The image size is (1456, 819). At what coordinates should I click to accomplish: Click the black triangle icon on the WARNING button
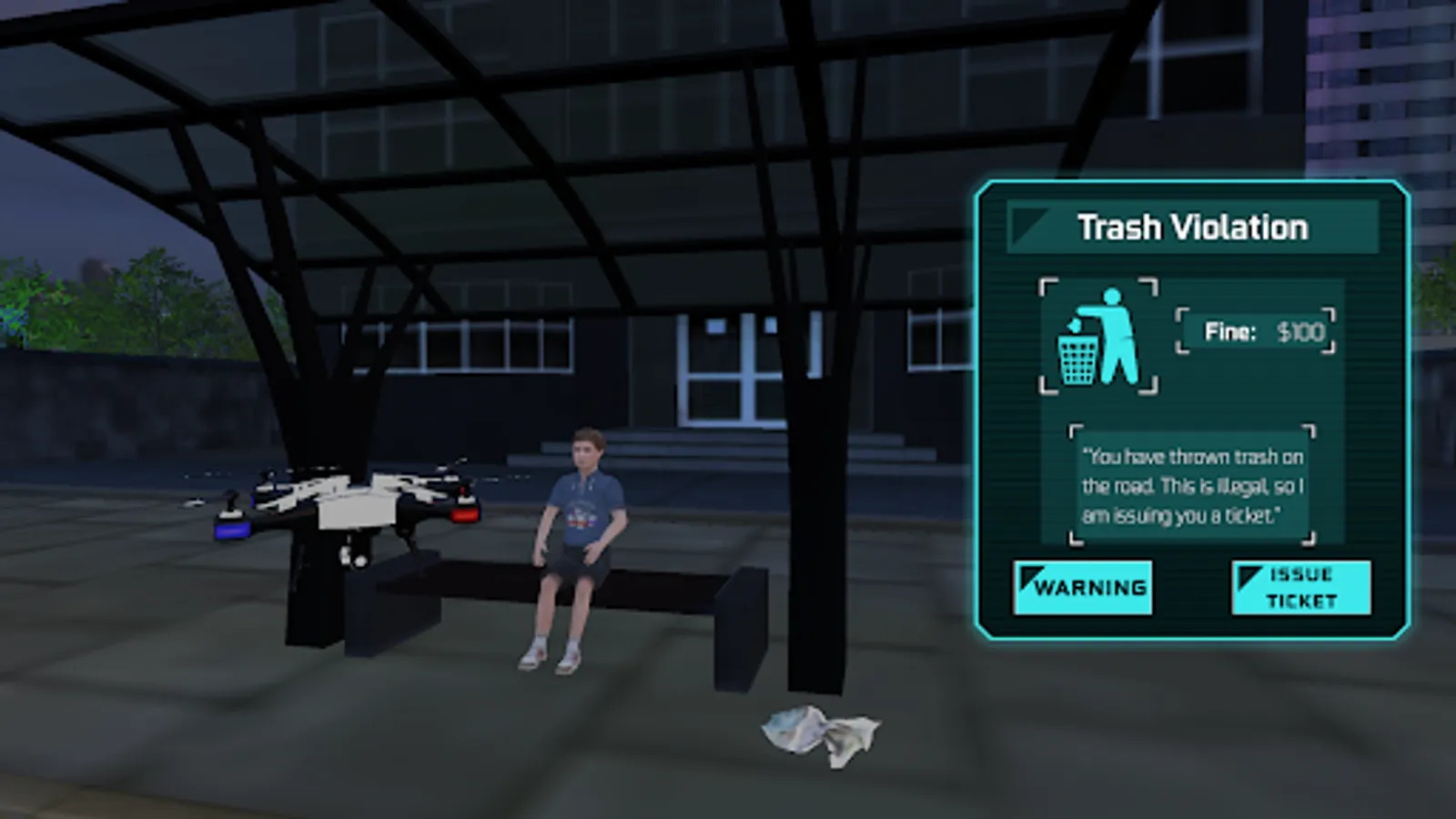(1030, 578)
